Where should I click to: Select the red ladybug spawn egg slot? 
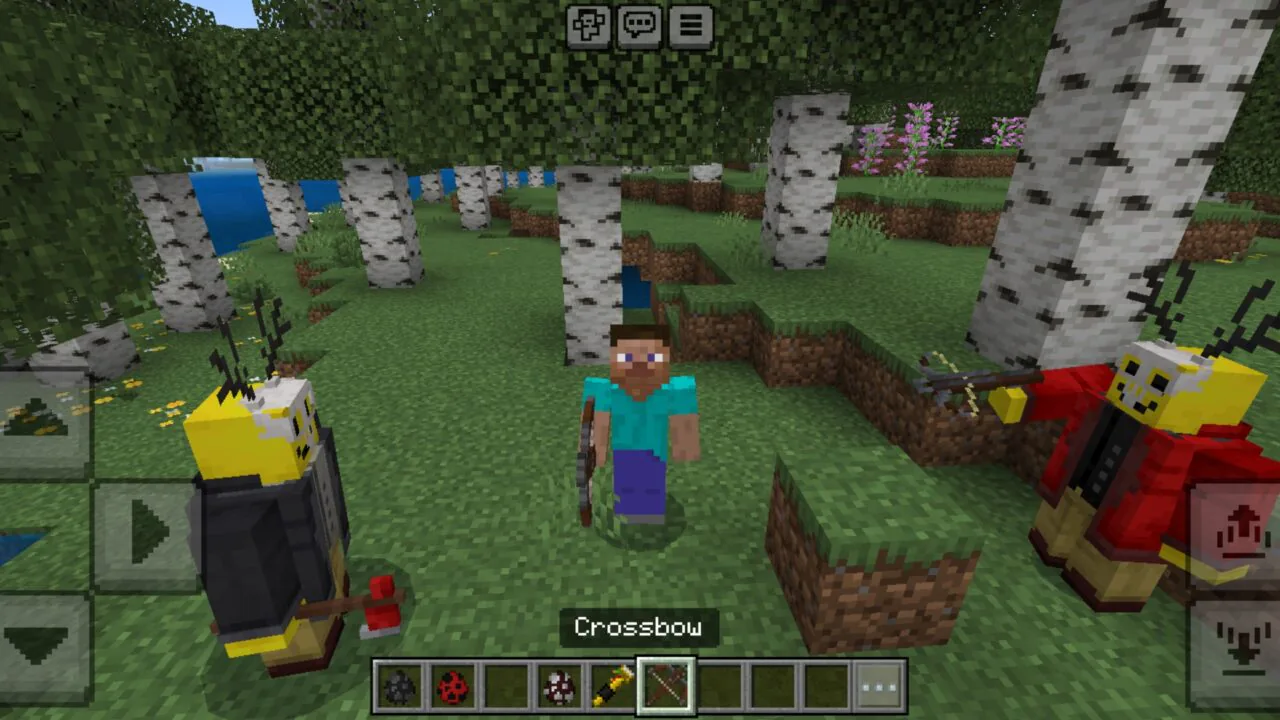pyautogui.click(x=453, y=686)
